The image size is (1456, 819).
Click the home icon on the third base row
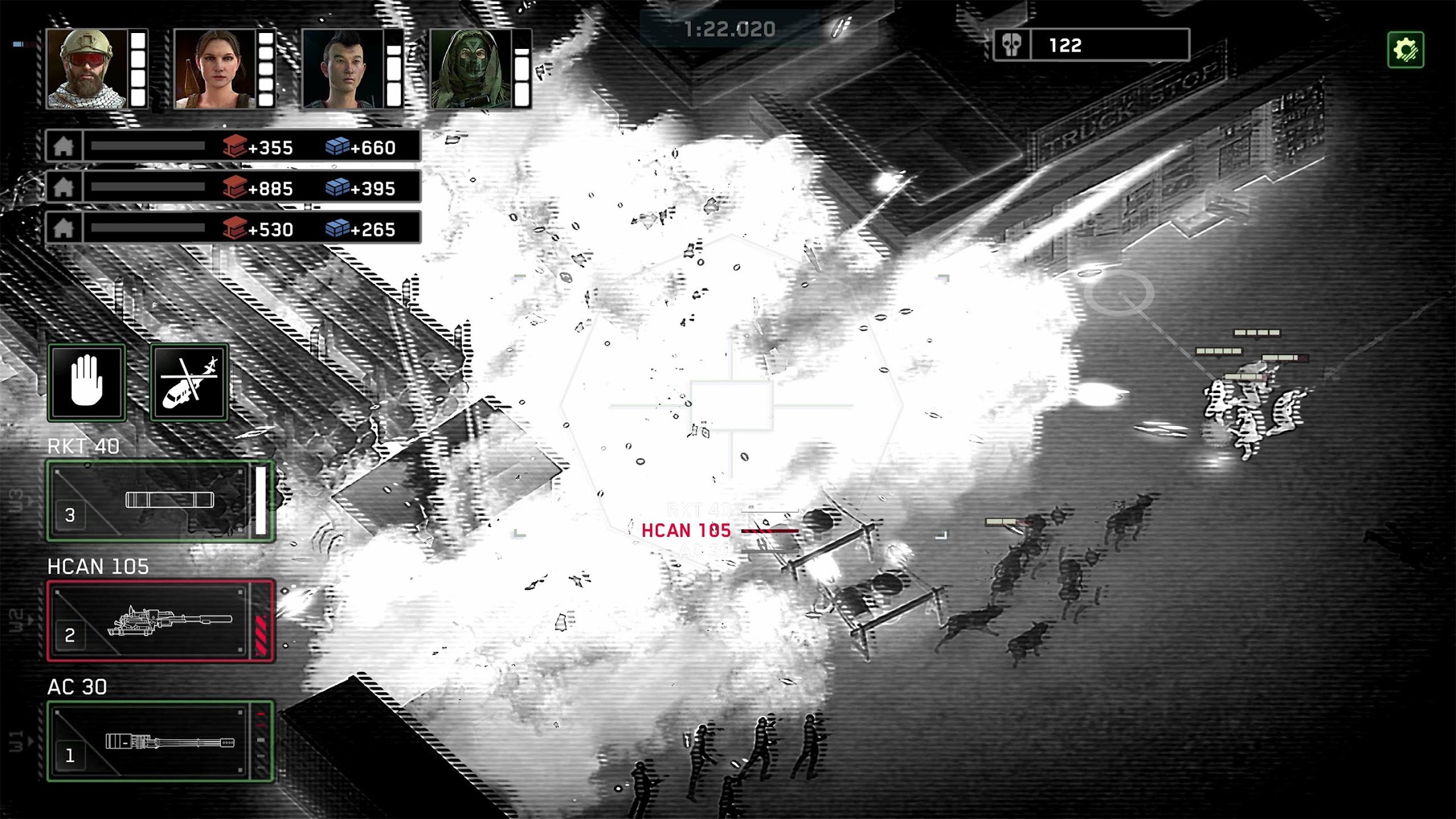[63, 229]
